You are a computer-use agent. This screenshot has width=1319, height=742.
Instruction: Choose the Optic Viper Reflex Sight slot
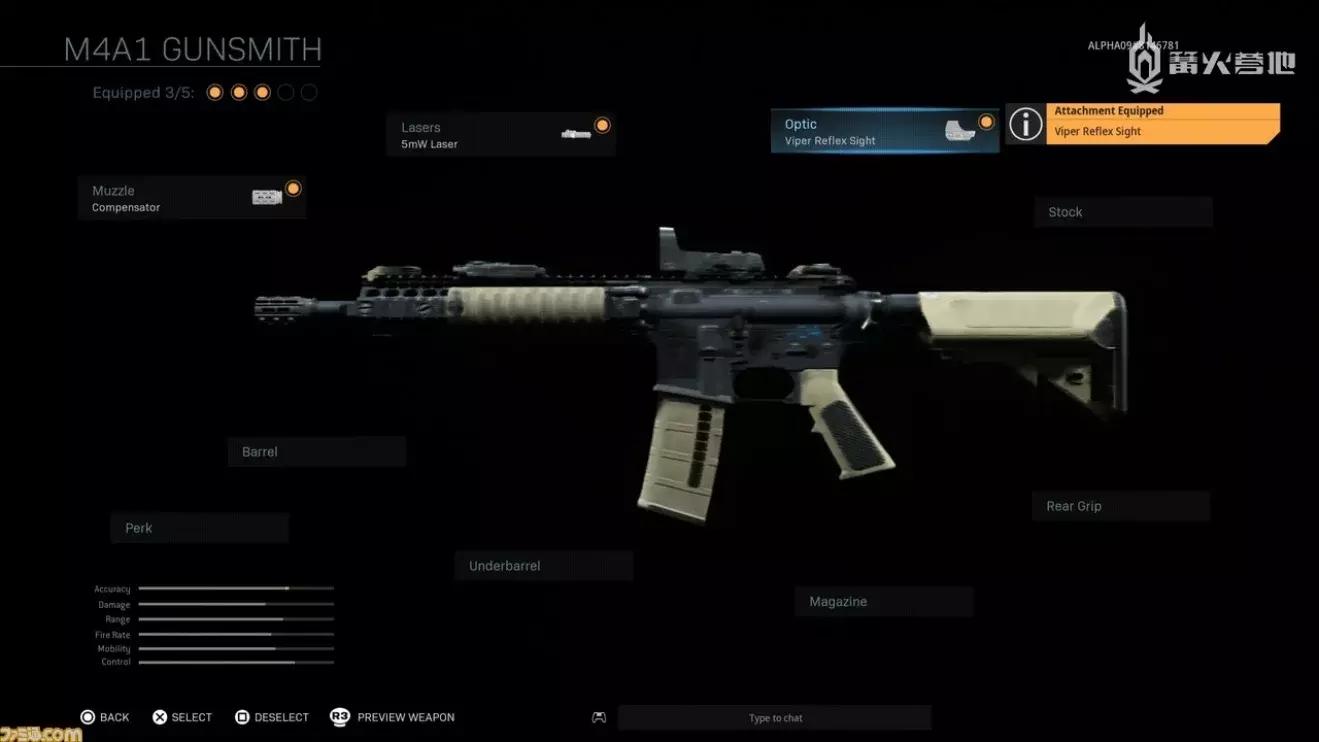click(884, 132)
